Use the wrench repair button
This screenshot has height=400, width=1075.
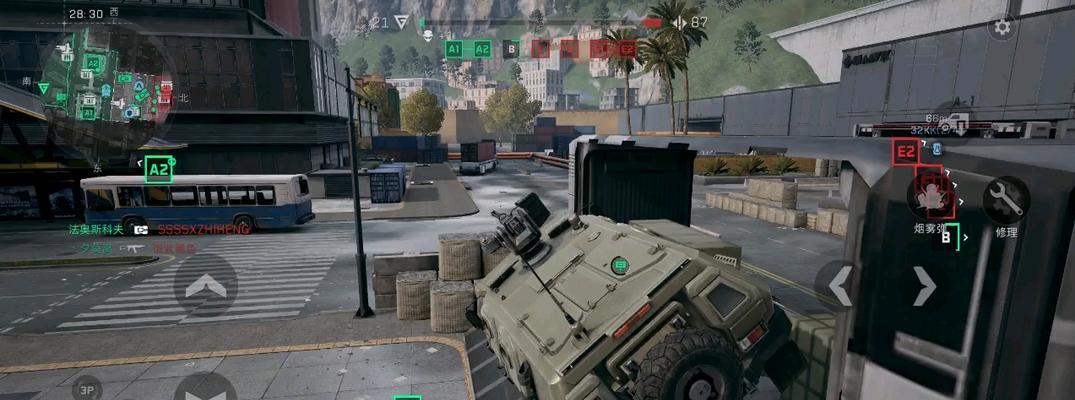pos(1005,201)
